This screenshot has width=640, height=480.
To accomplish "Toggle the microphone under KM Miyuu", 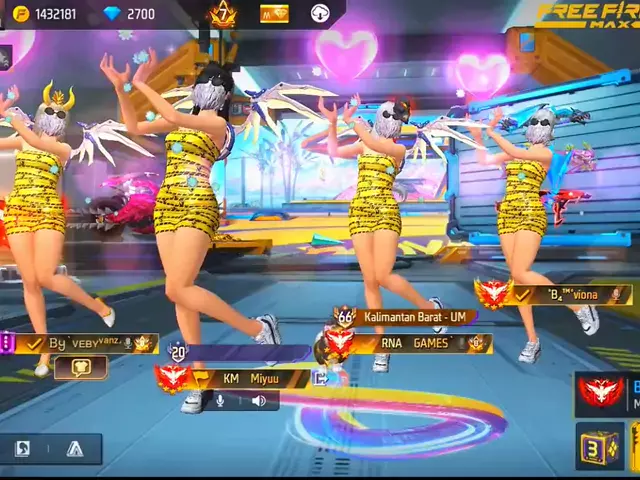I will tap(220, 401).
